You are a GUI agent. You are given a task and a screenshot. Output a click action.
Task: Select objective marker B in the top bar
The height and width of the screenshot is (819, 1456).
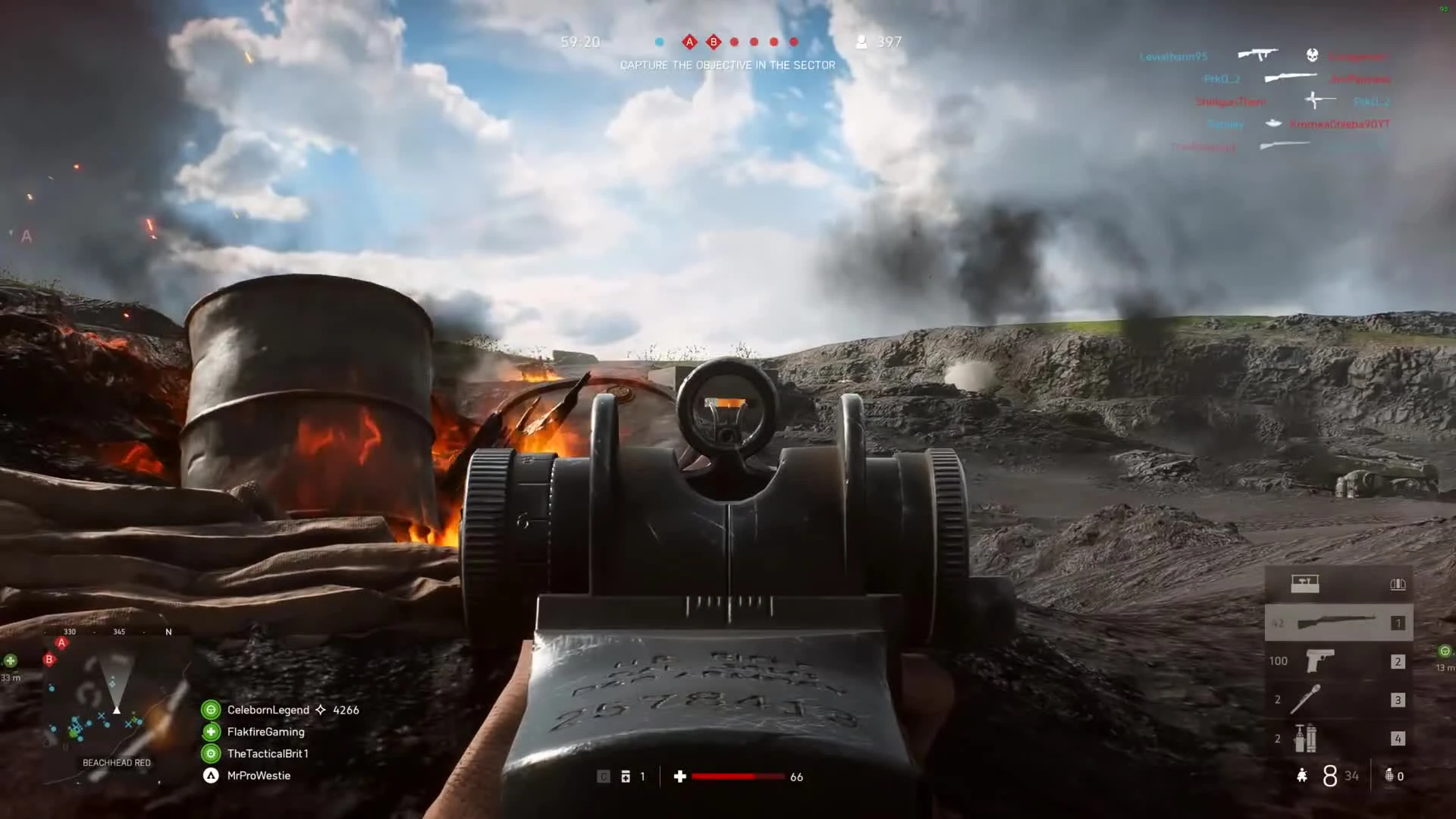click(714, 42)
